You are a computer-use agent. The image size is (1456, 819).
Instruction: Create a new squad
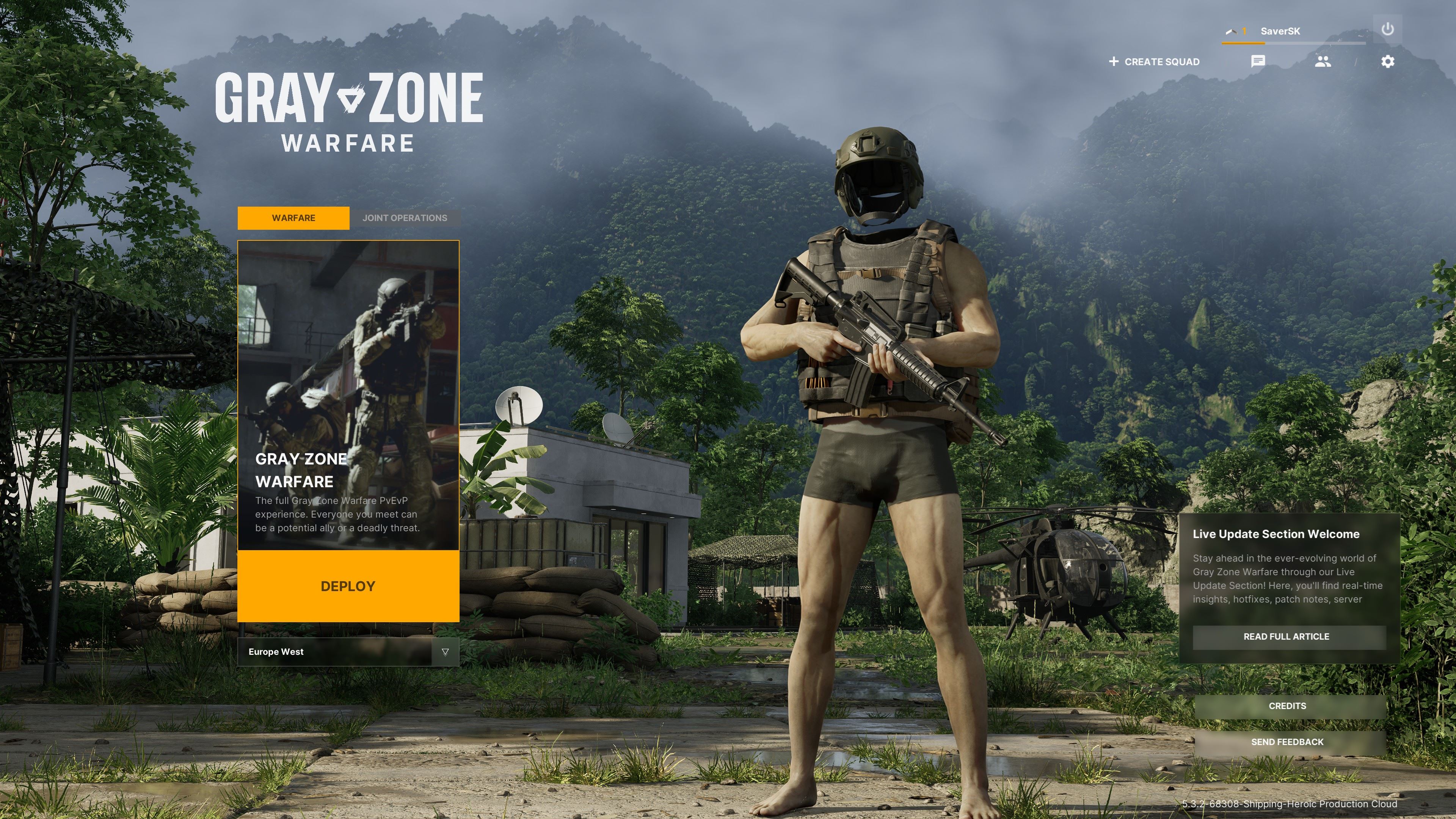(1154, 61)
